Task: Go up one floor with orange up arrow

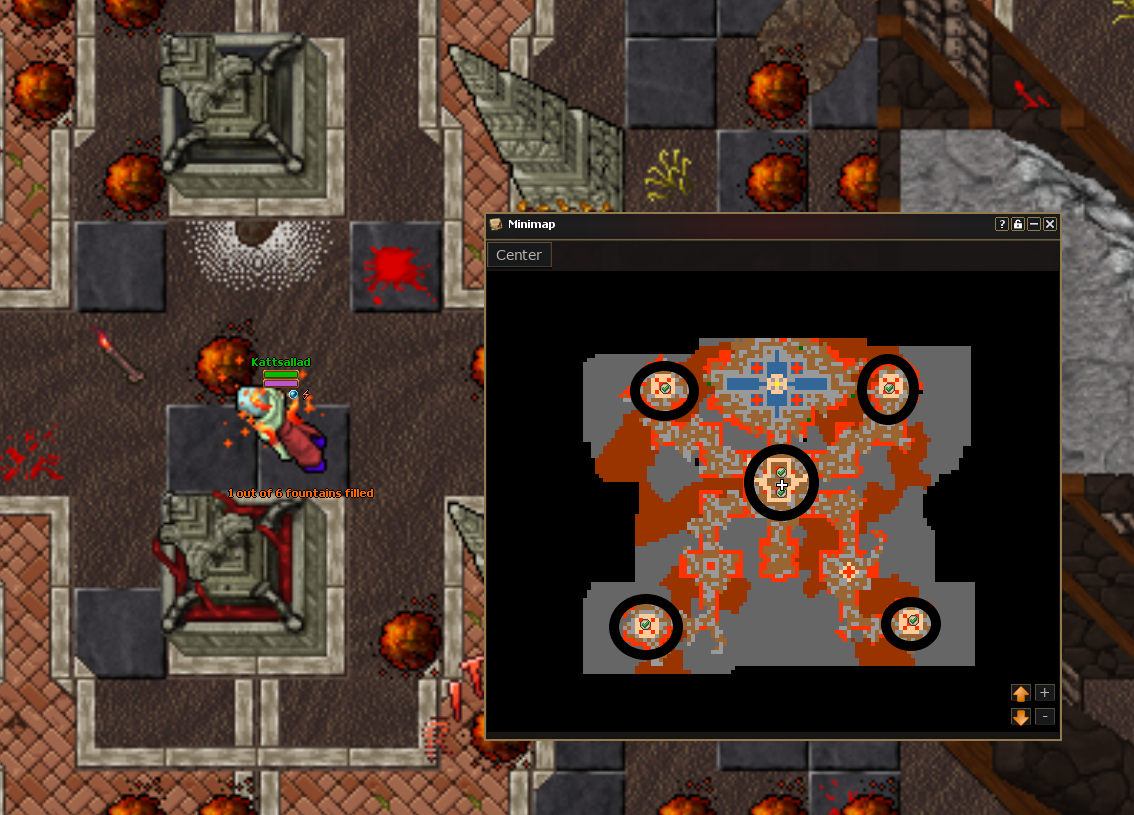Action: pyautogui.click(x=1021, y=693)
